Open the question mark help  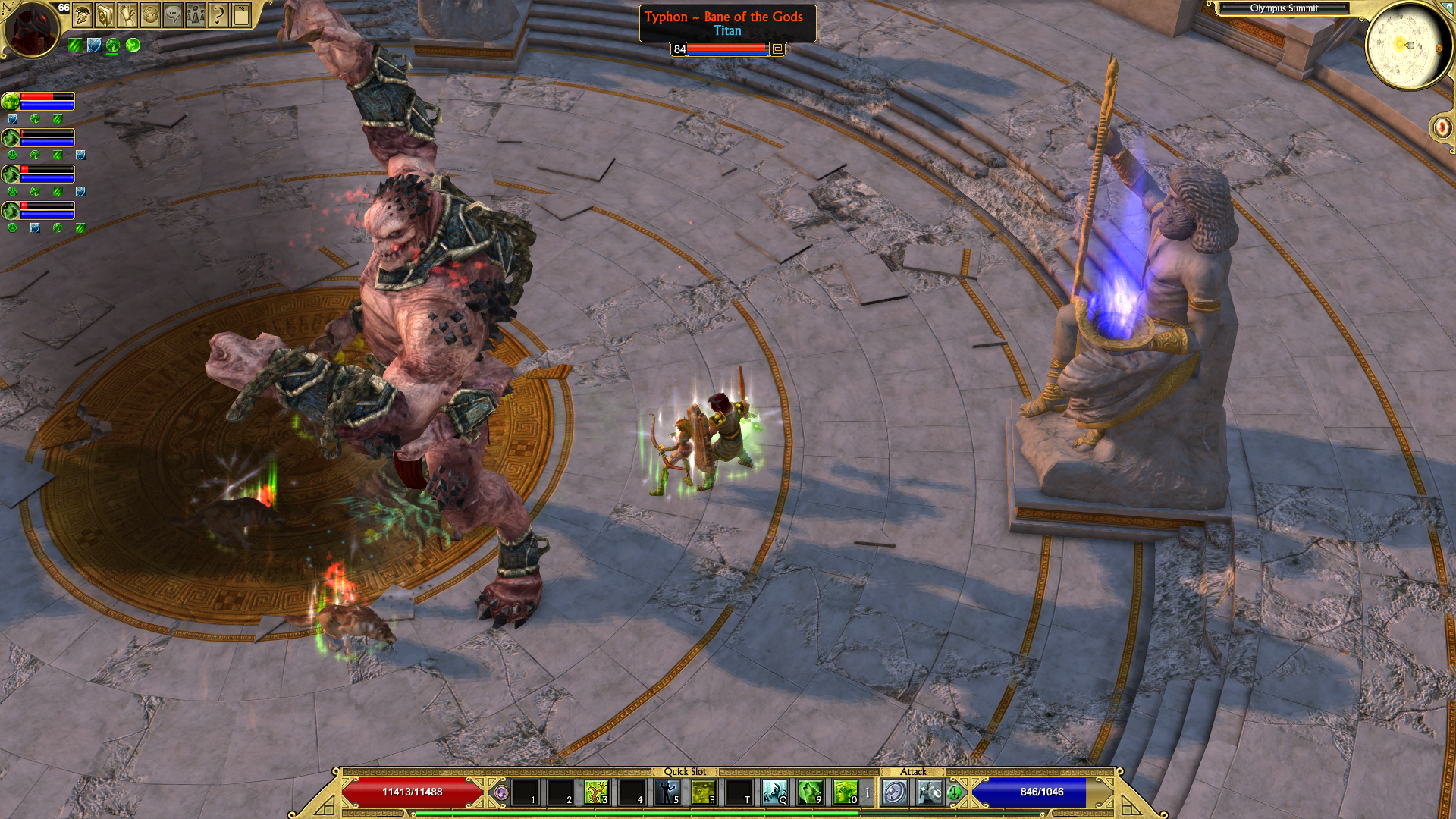click(x=218, y=14)
